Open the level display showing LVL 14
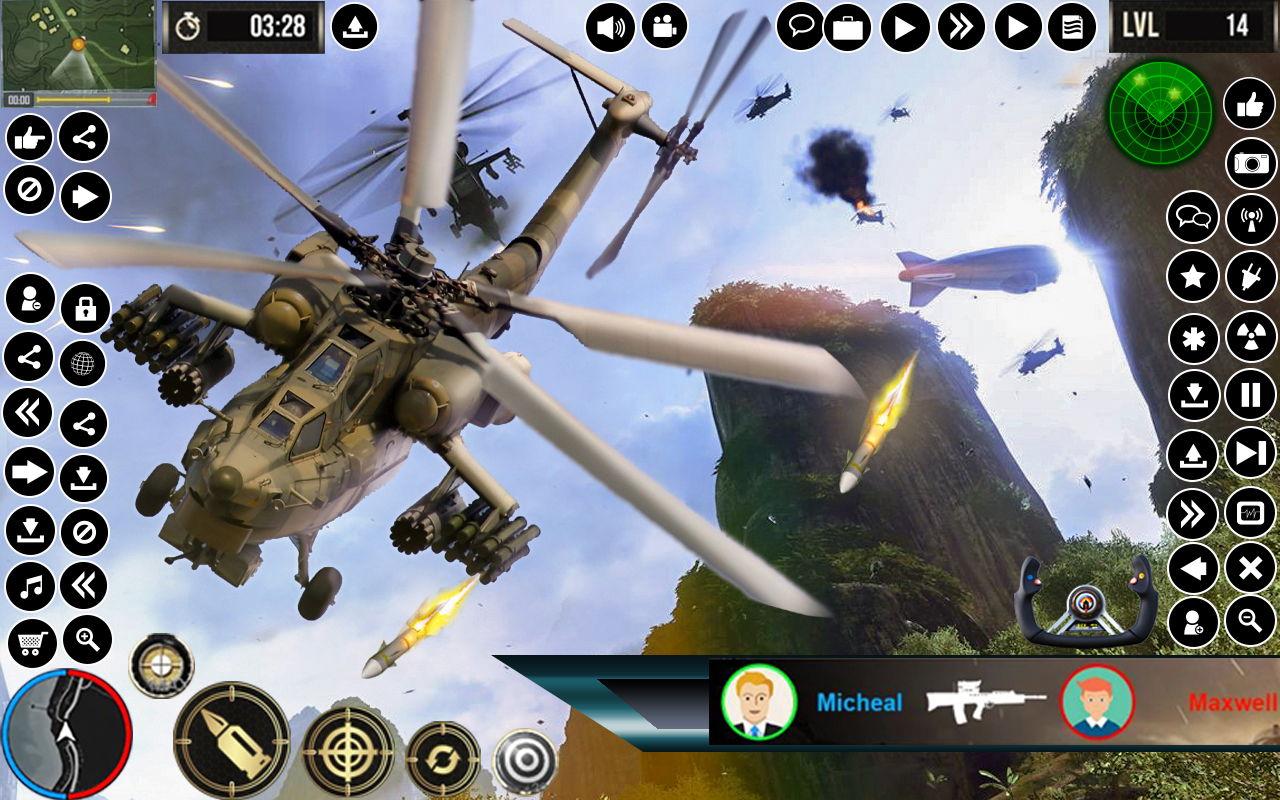Viewport: 1280px width, 800px height. click(1192, 24)
